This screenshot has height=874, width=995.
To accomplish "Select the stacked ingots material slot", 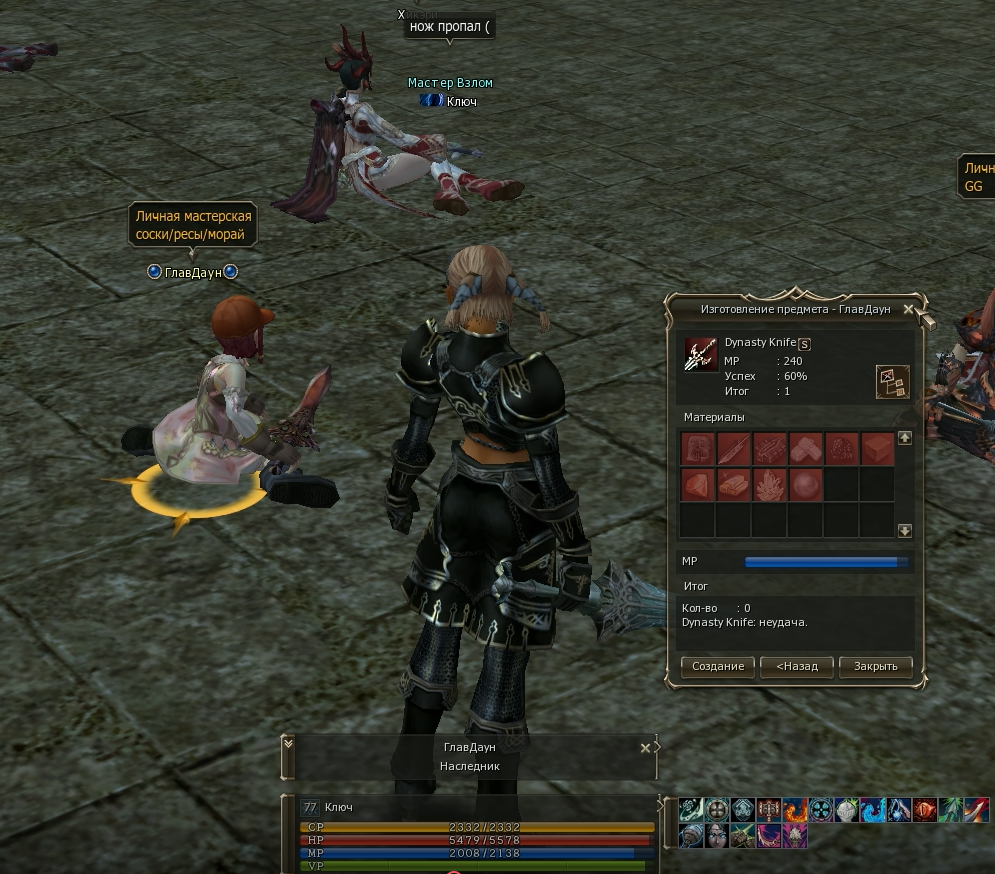I will coord(733,485).
